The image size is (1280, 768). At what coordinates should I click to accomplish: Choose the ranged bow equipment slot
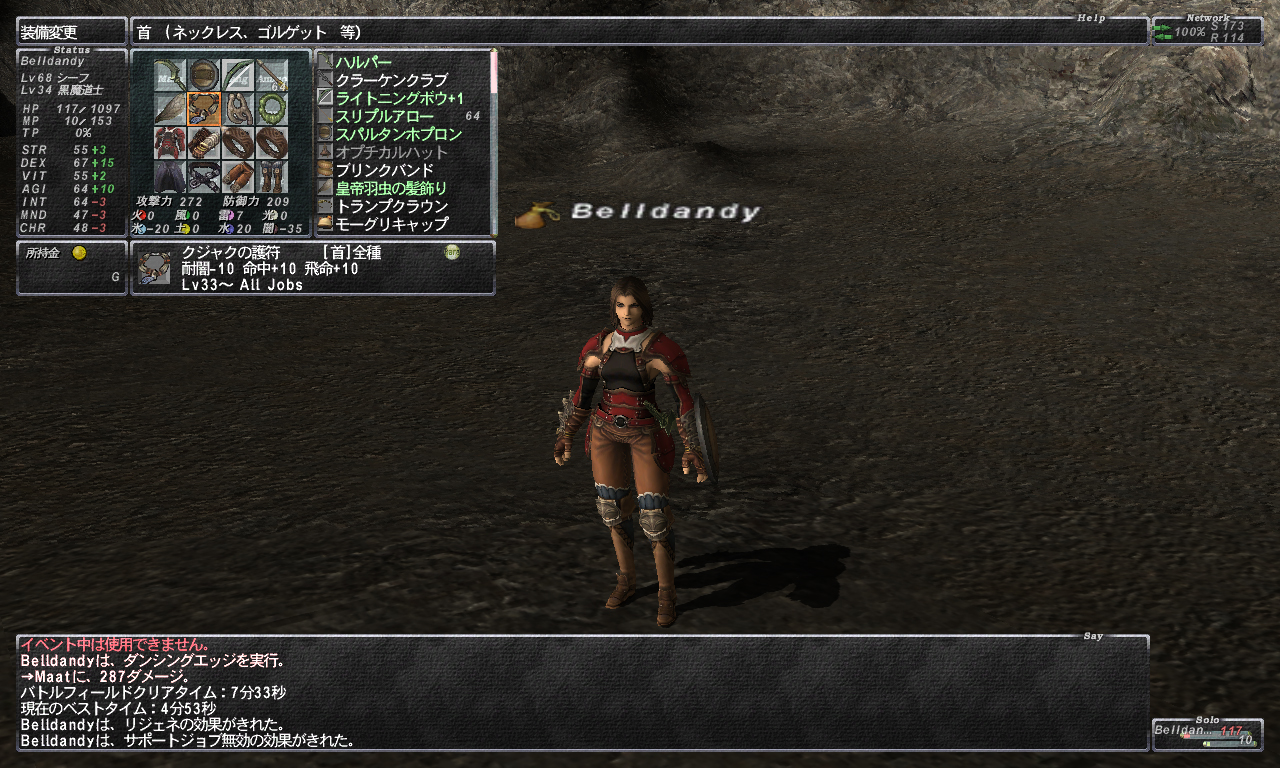(x=238, y=74)
